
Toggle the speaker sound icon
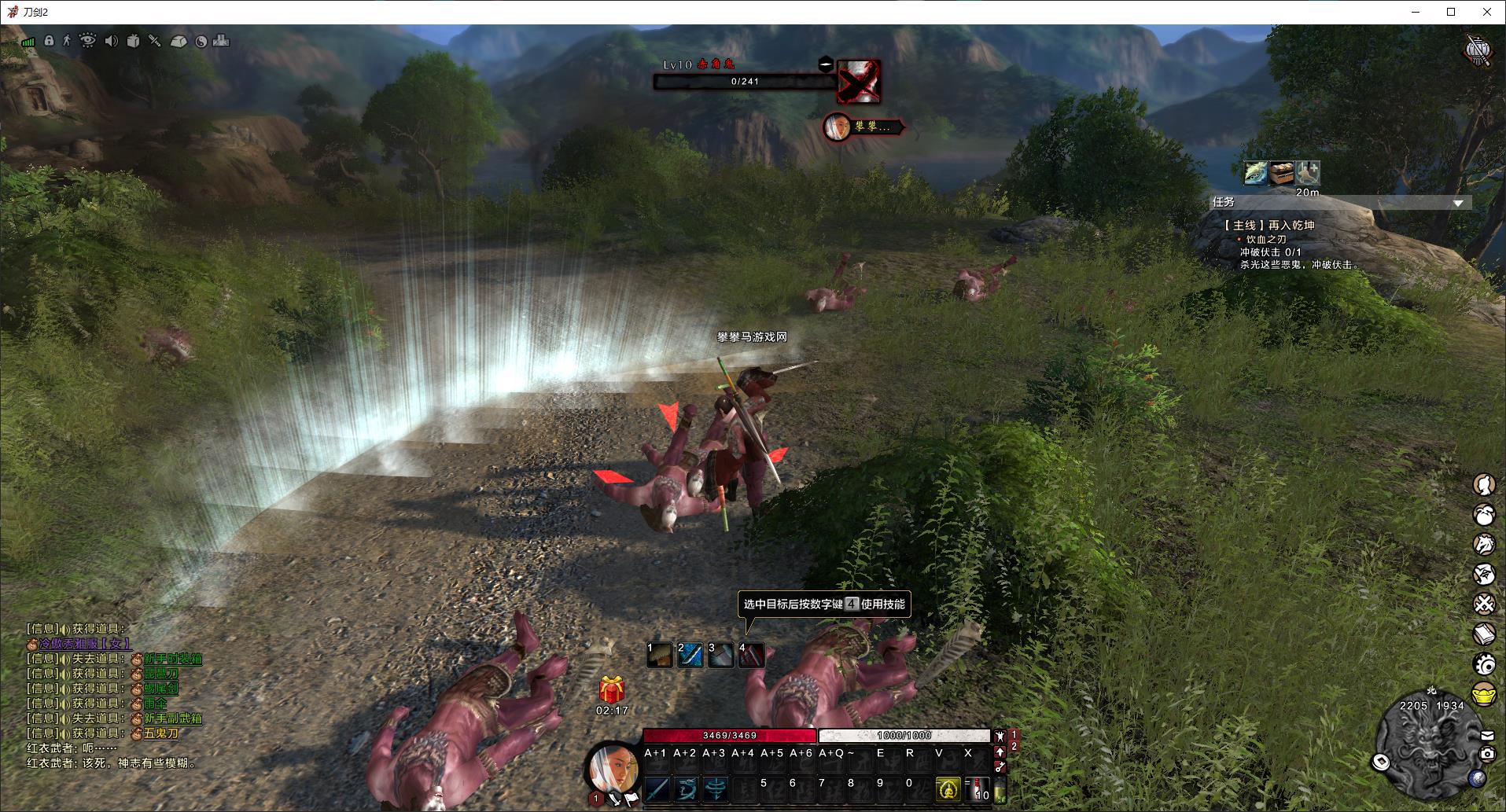(x=111, y=41)
